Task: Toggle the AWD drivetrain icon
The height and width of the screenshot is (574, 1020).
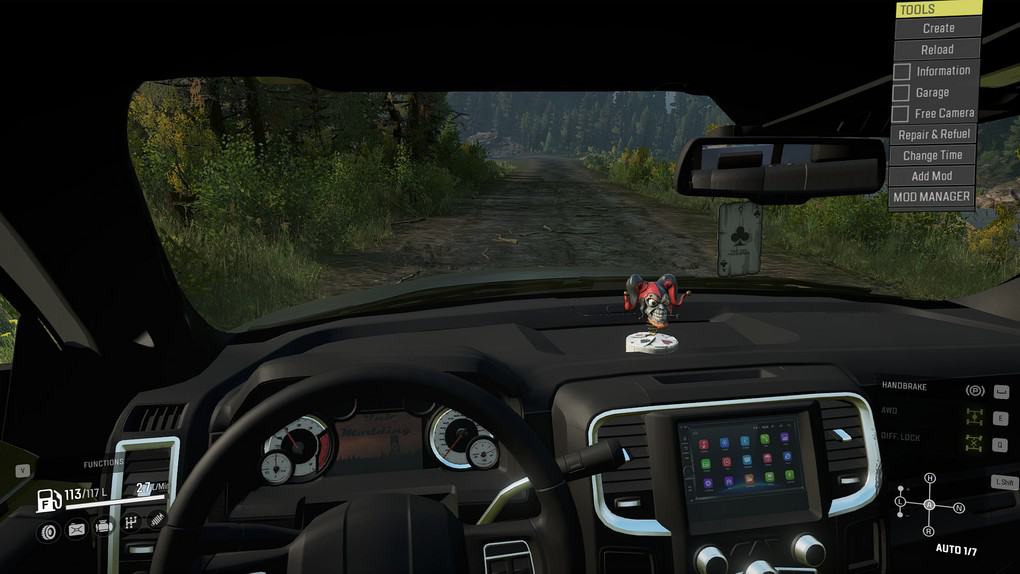Action: (974, 417)
